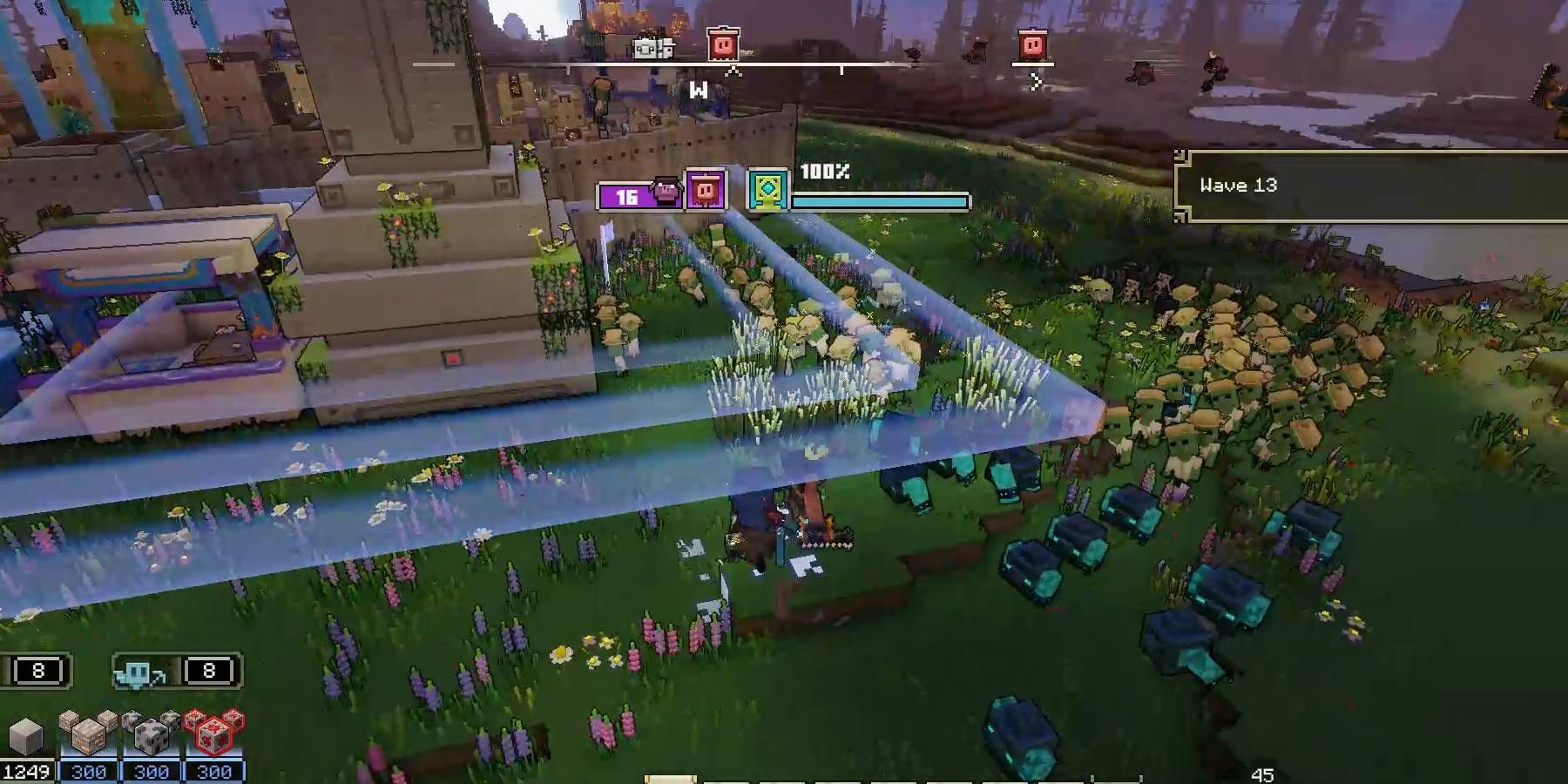
Task: Expand the chevron under the right compass marker
Action: pyautogui.click(x=1035, y=83)
